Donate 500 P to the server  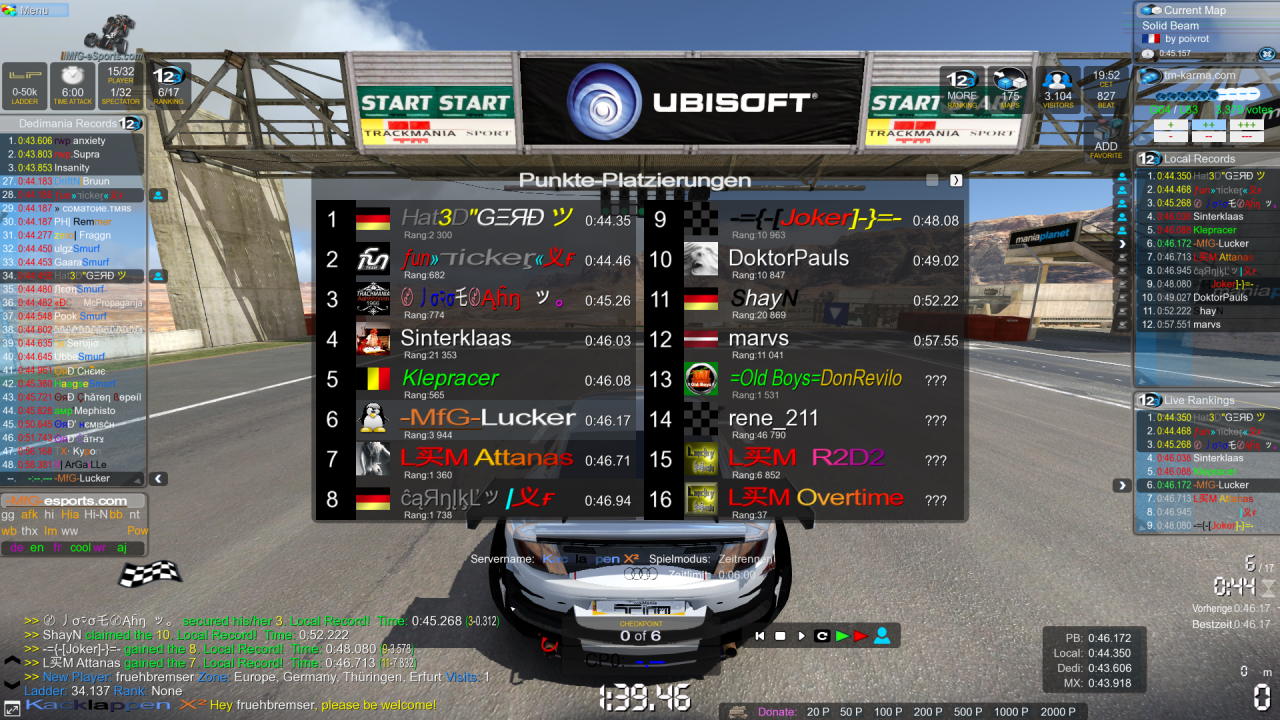[x=967, y=712]
